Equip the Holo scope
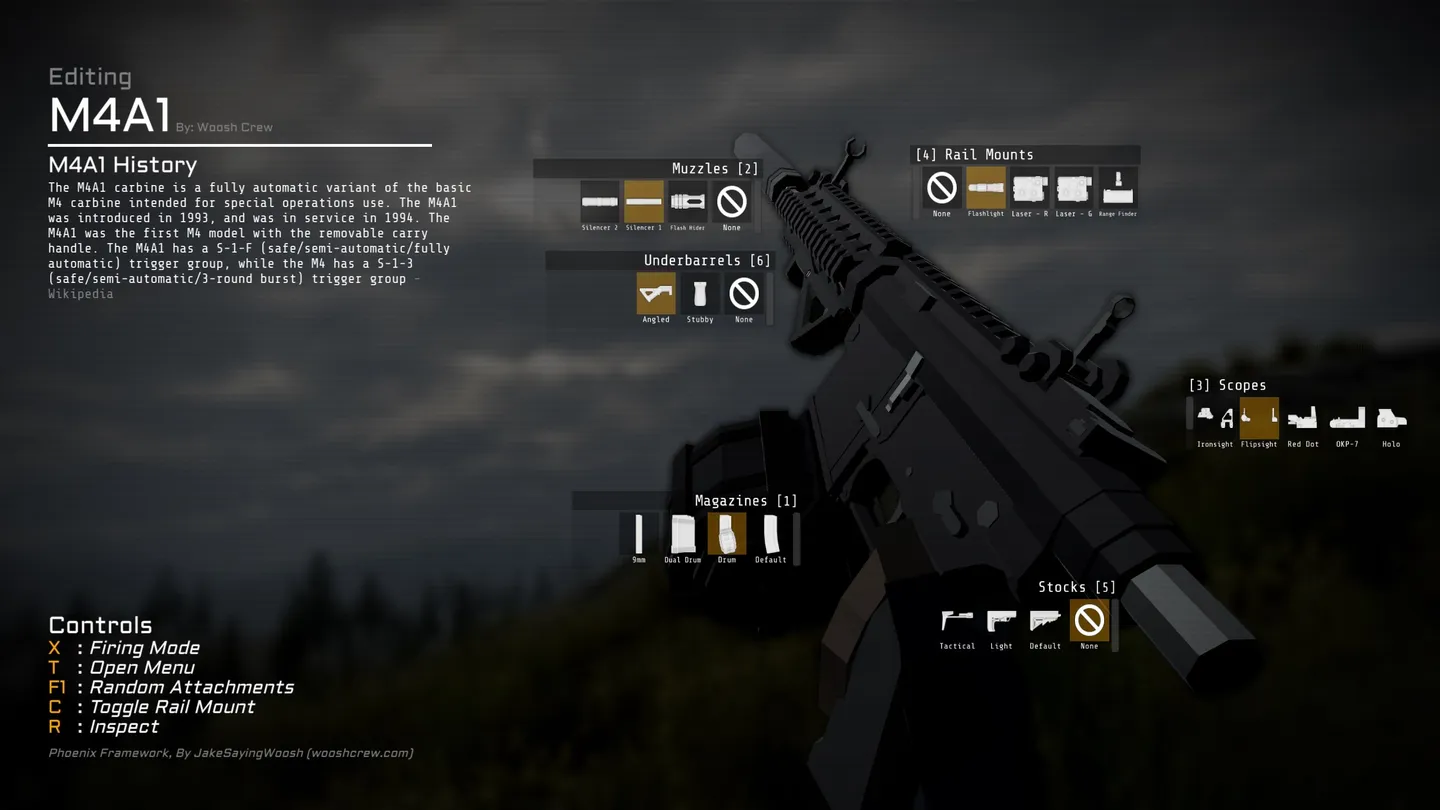This screenshot has height=810, width=1440. point(1391,418)
